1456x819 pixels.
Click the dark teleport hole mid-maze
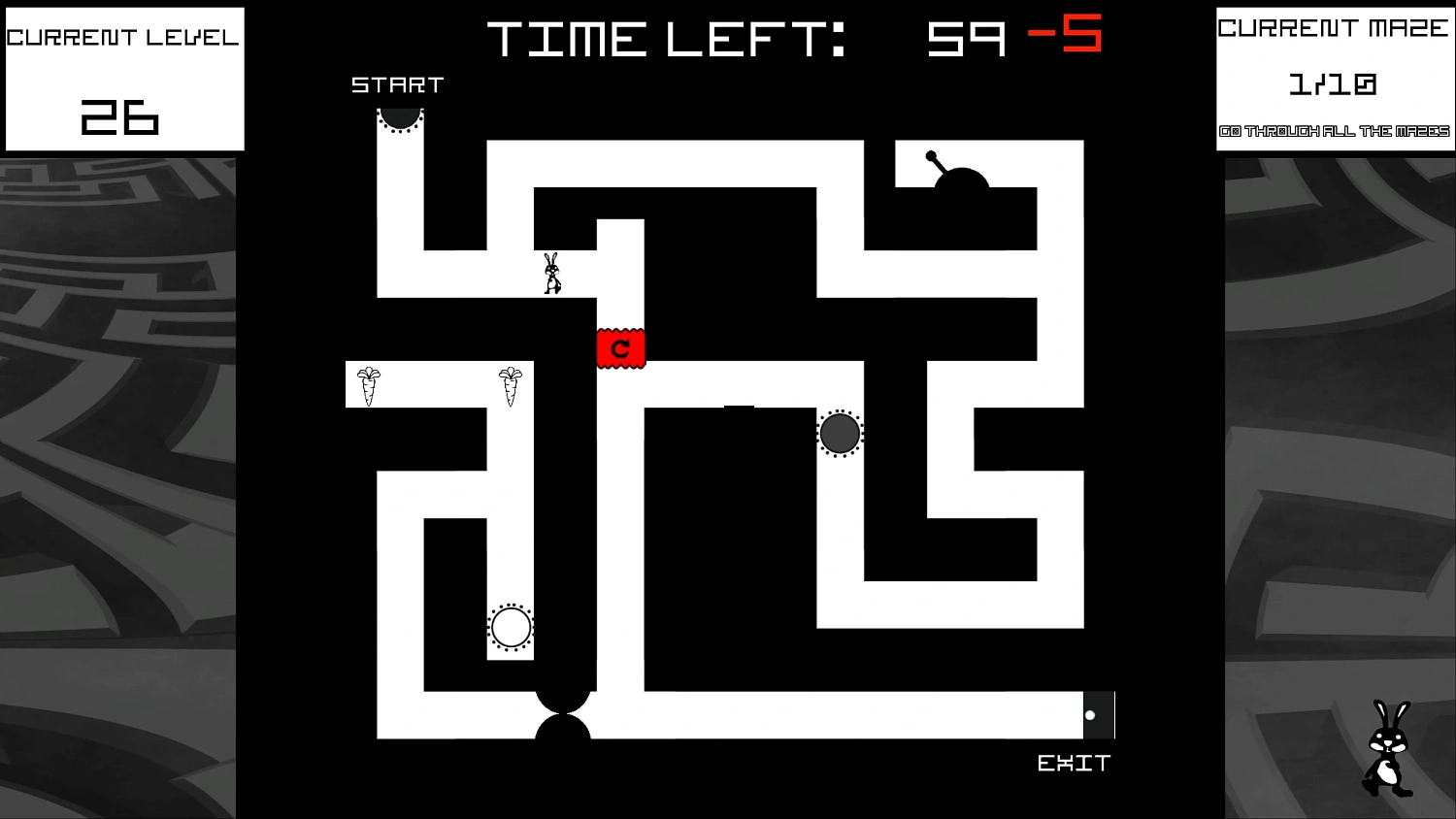839,433
